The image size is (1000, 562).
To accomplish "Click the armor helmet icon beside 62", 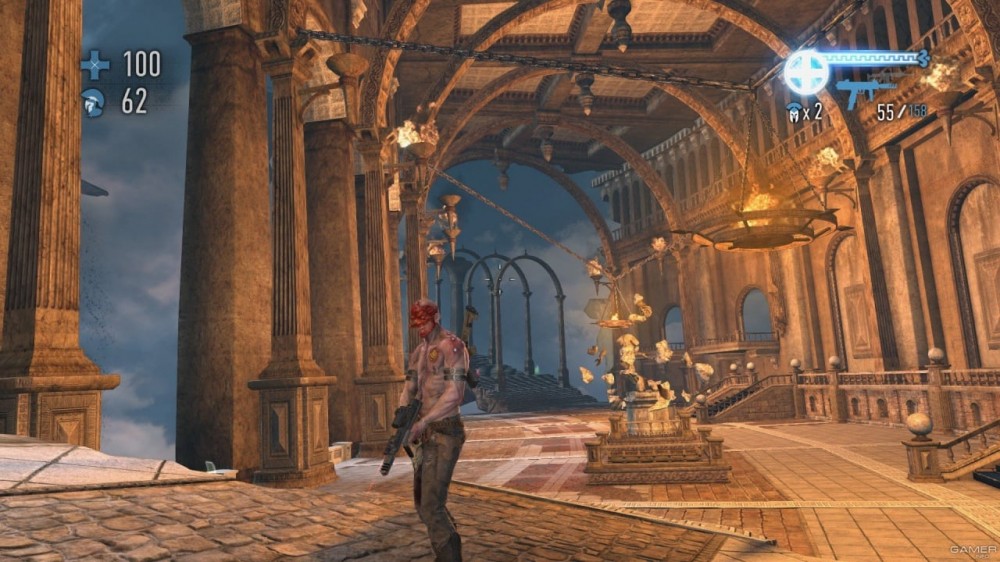I will [x=94, y=102].
